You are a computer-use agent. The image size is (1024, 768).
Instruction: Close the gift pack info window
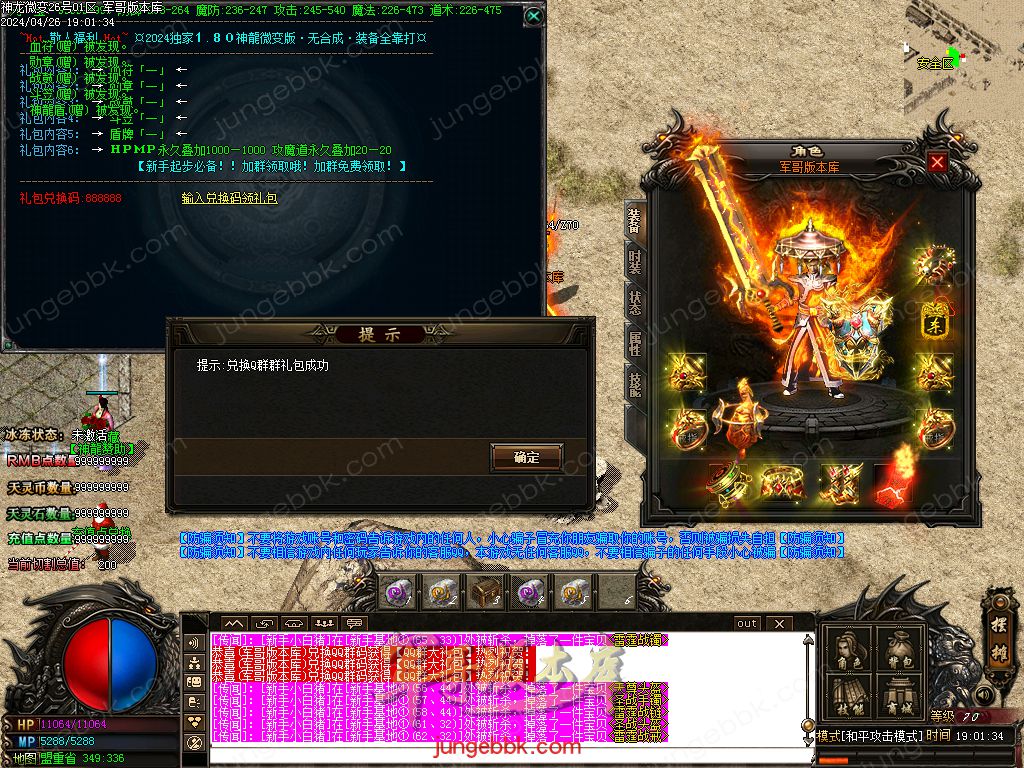533,16
